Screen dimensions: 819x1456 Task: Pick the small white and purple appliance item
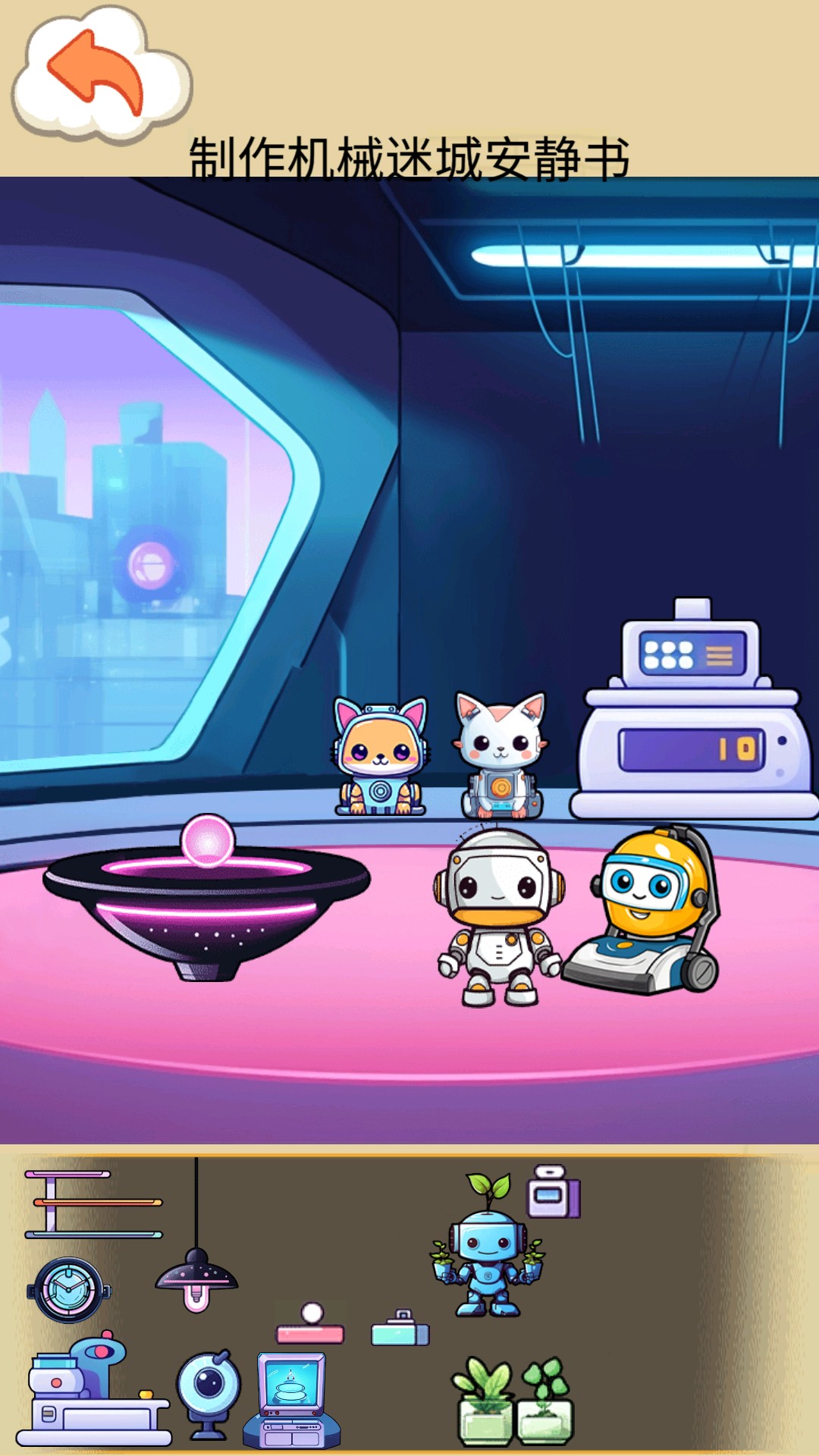pos(554,1193)
